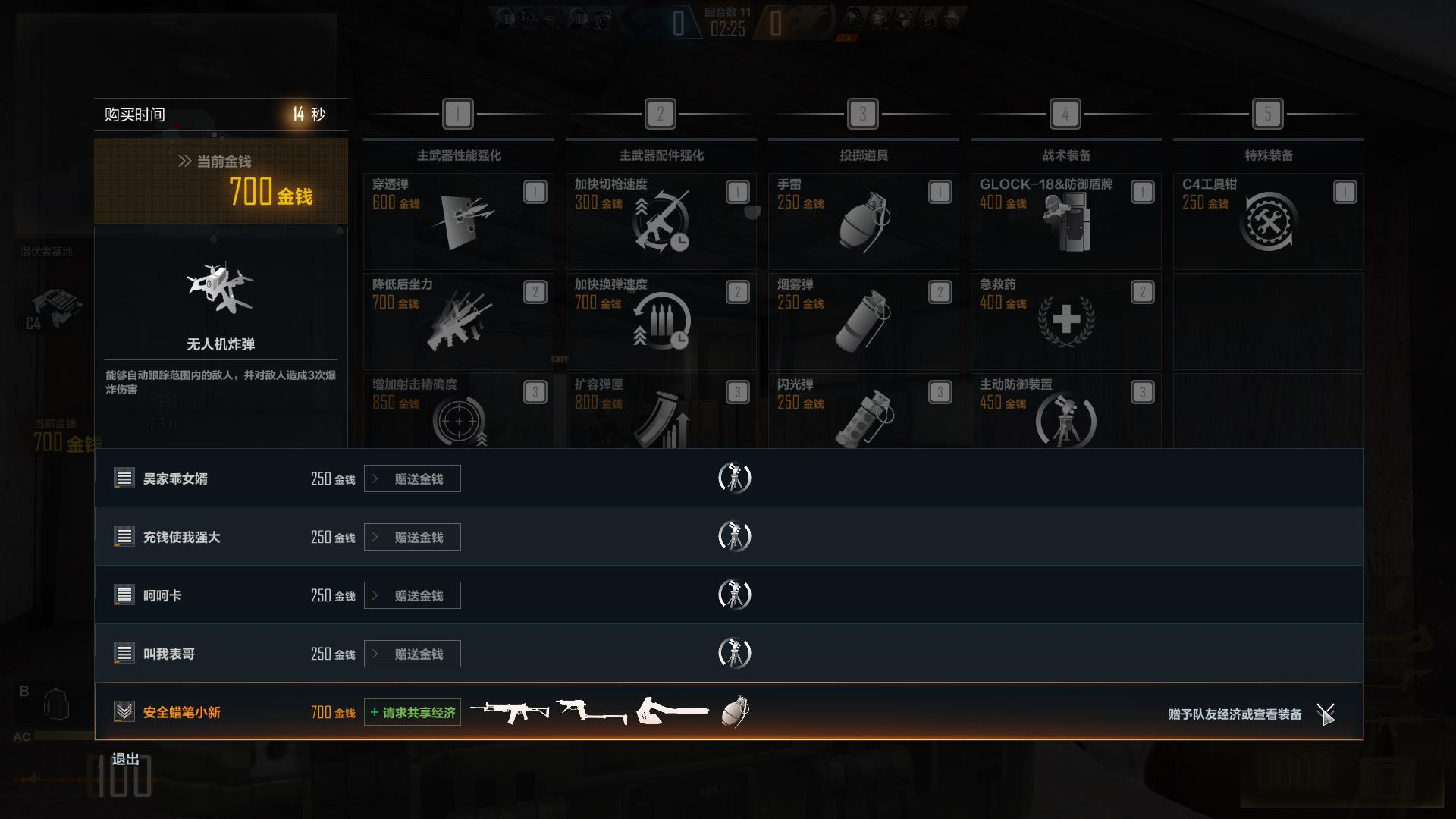This screenshot has width=1456, height=819.
Task: Buy the GLOCK-18 and defense shield
Action: click(1065, 221)
